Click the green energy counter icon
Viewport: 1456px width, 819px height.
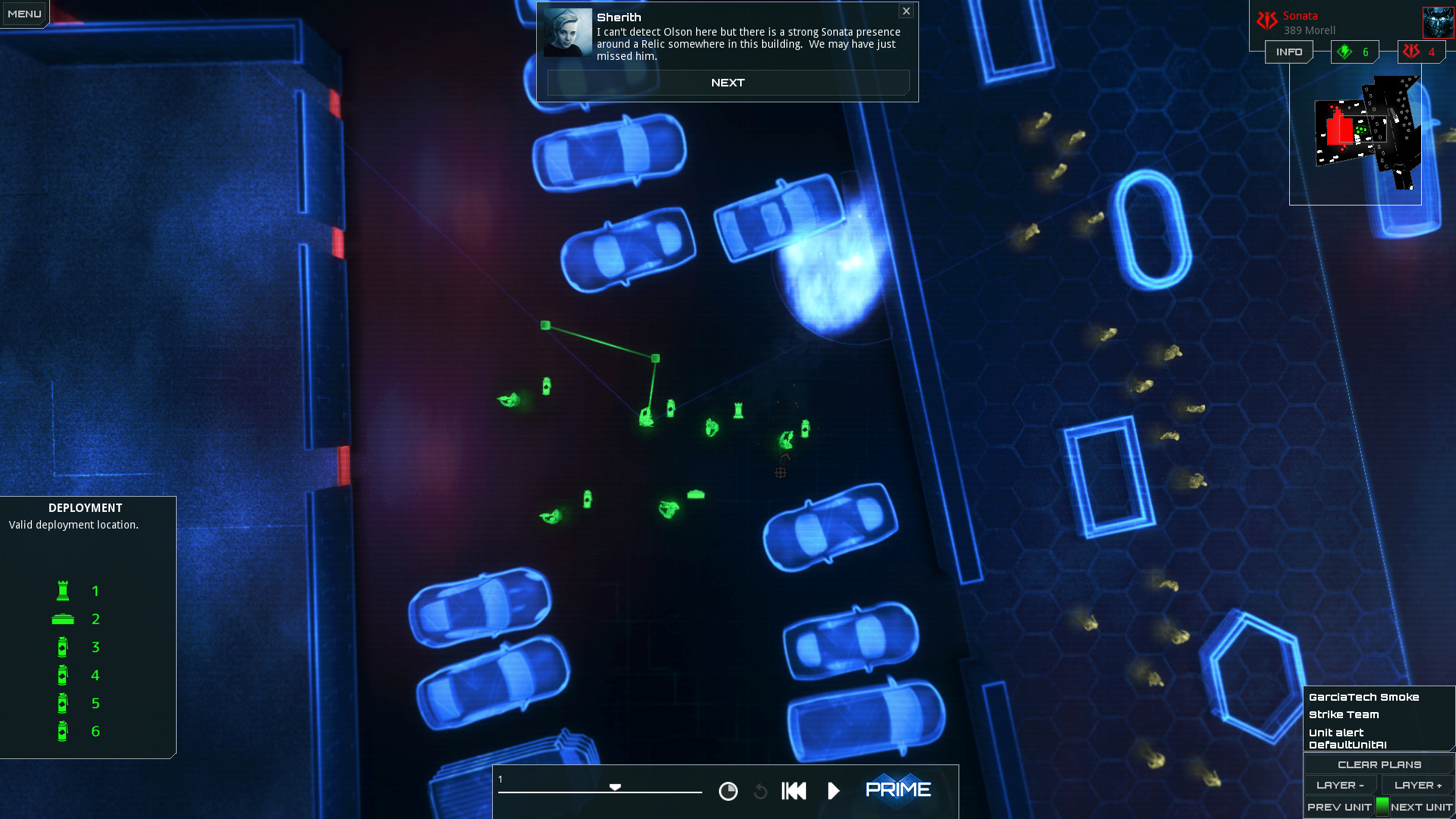1345,52
